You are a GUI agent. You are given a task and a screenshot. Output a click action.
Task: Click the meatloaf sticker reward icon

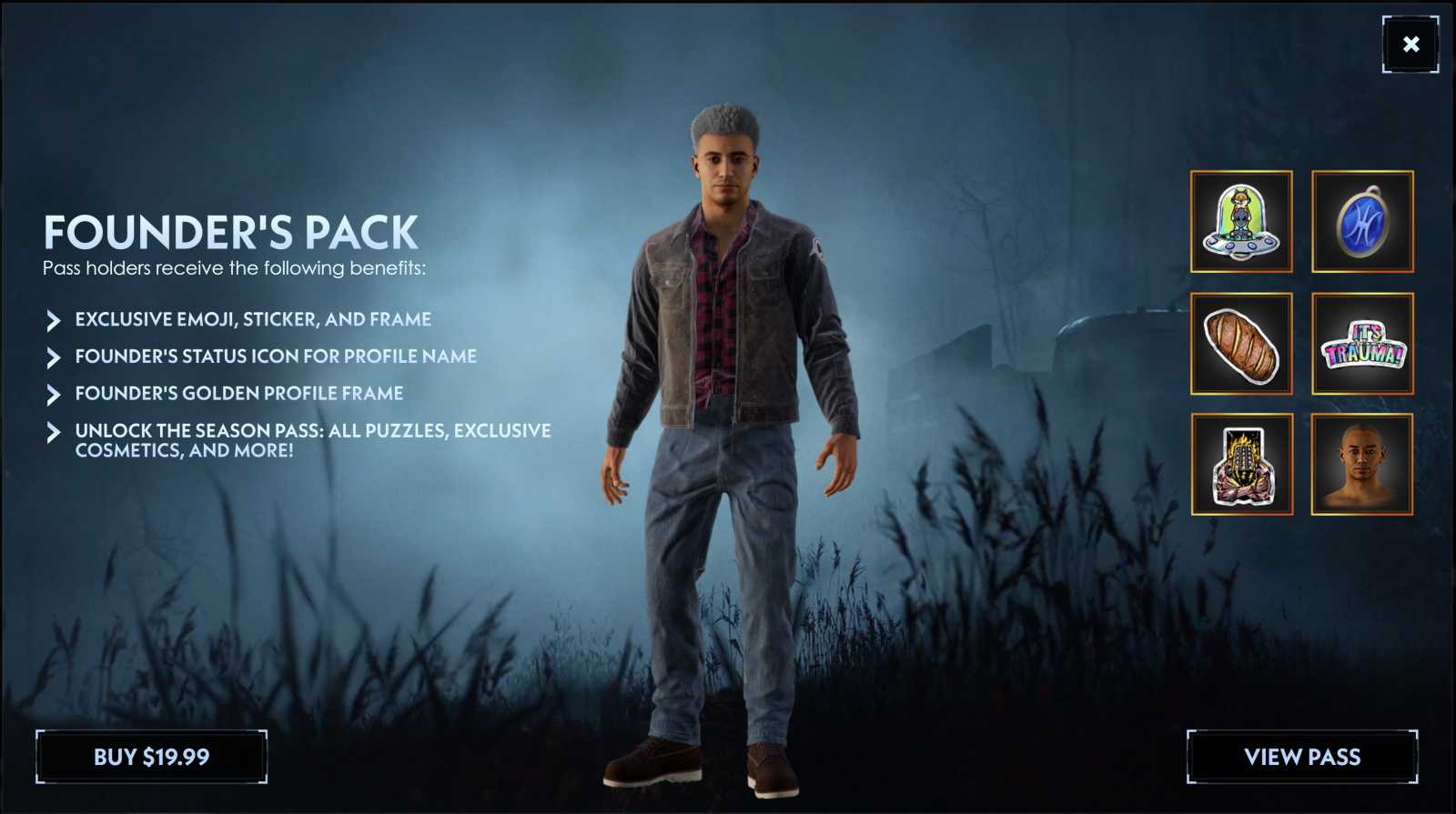pos(1240,344)
